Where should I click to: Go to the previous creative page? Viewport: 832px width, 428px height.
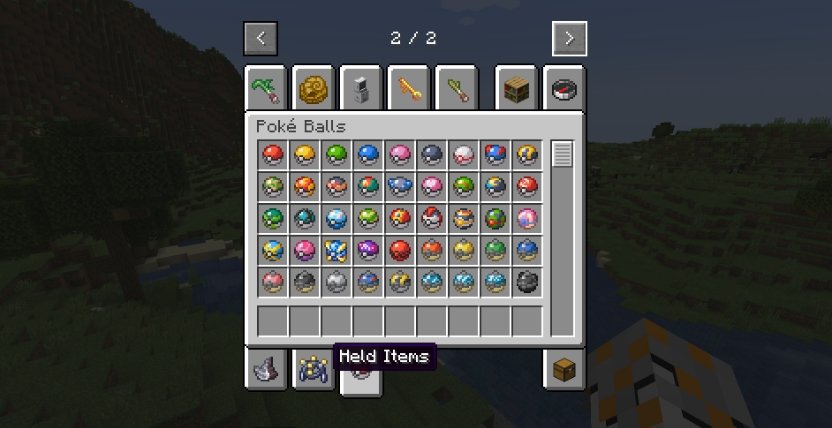click(x=261, y=38)
